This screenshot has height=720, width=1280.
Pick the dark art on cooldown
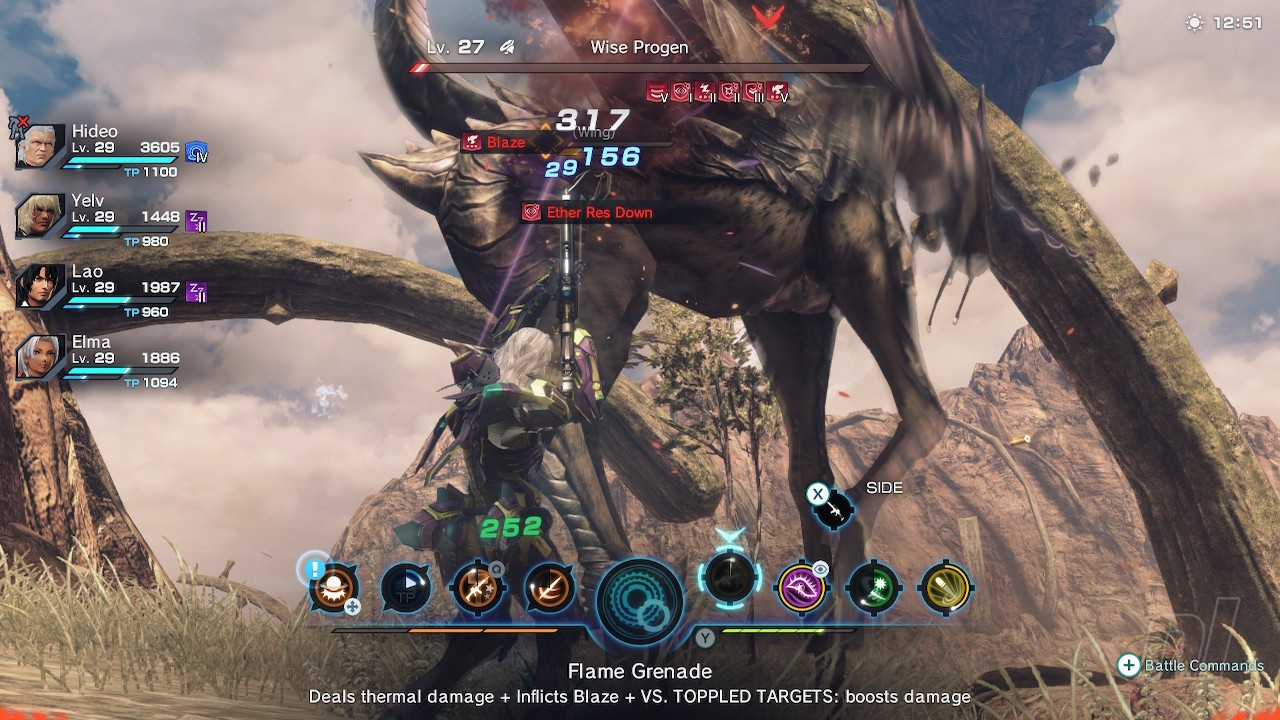(x=731, y=577)
